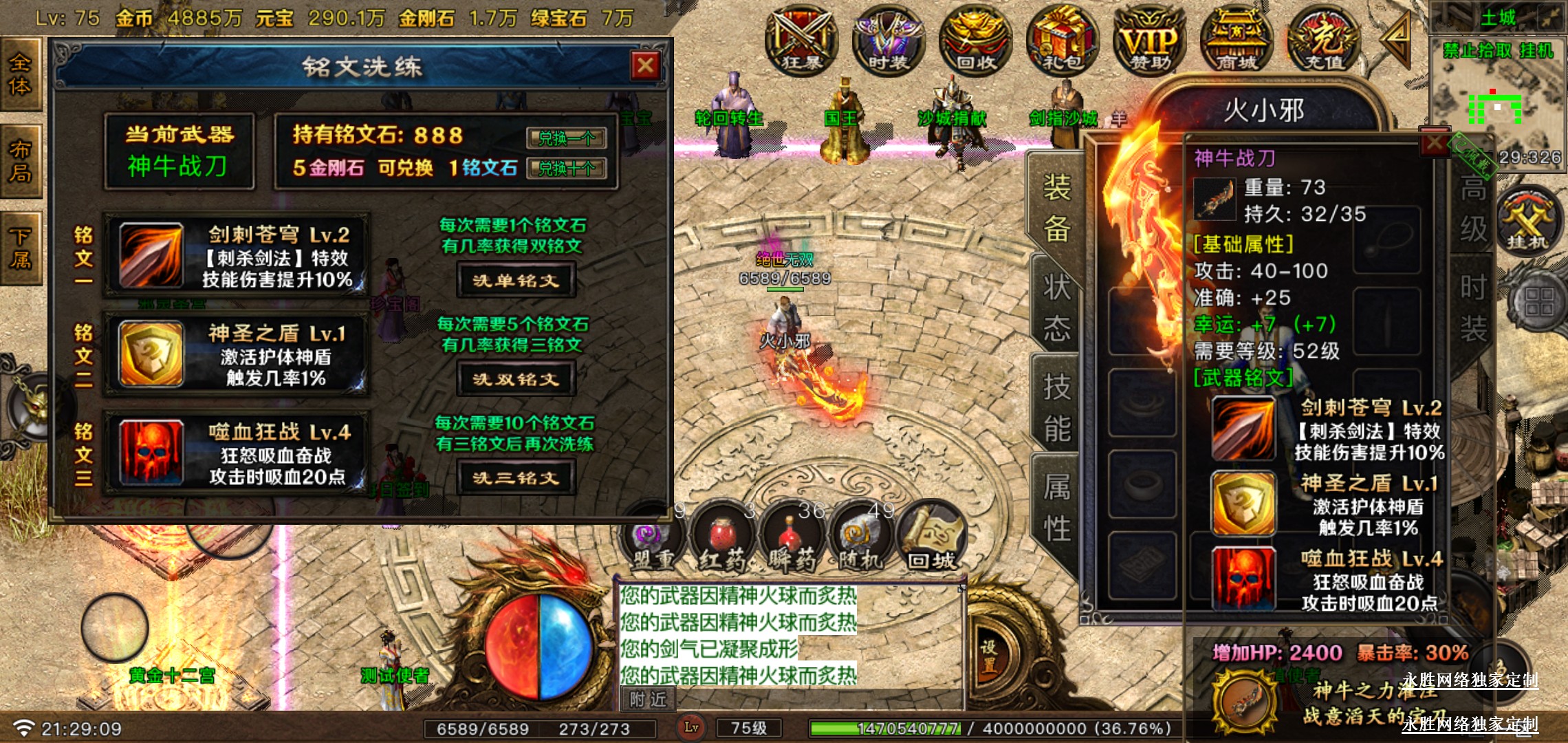Open the 充值 recharge icon
The image size is (1568, 743).
(x=1323, y=40)
